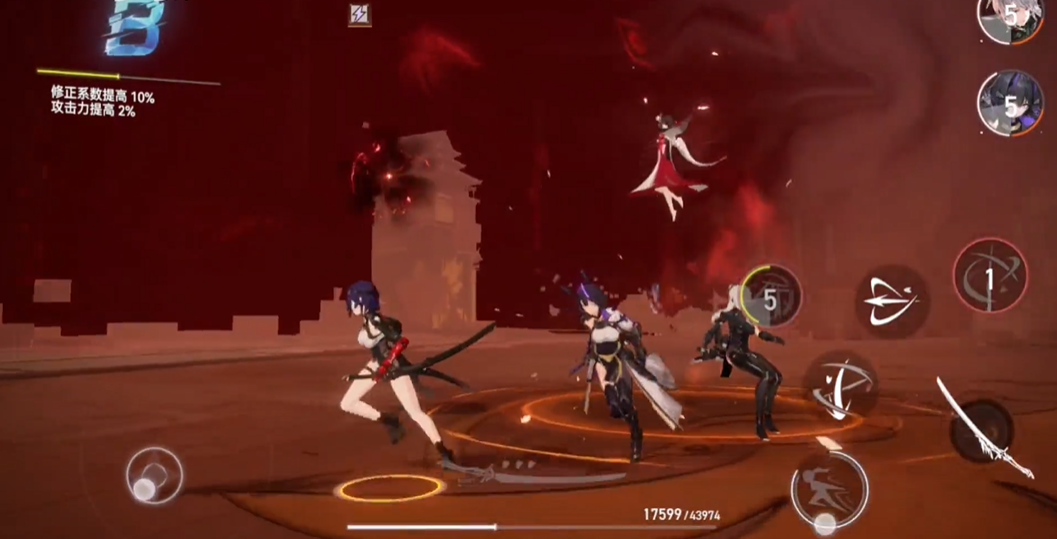Trigger the red-ringed skill showing 1

[990, 276]
